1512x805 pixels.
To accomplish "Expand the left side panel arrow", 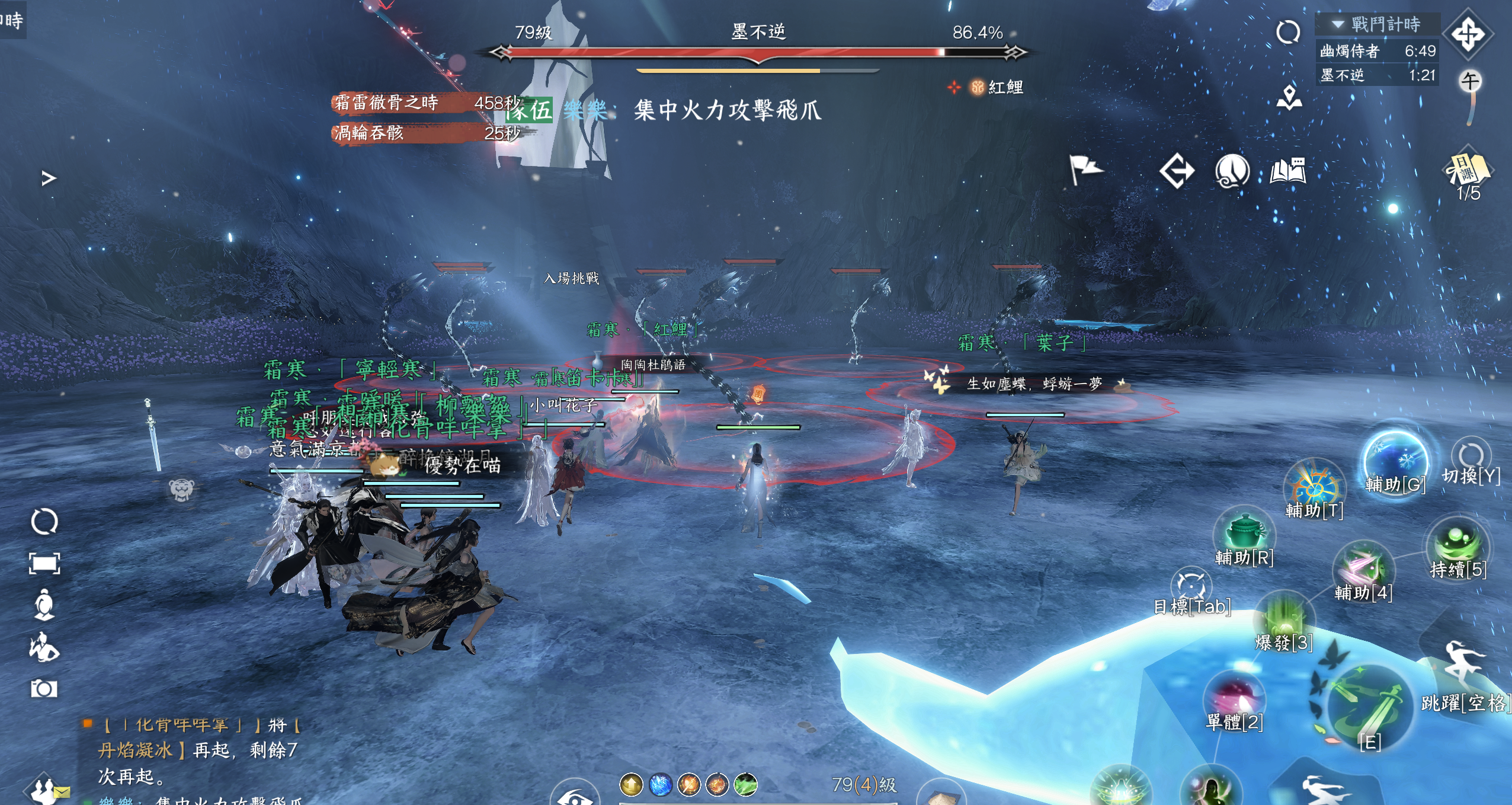I will (49, 178).
